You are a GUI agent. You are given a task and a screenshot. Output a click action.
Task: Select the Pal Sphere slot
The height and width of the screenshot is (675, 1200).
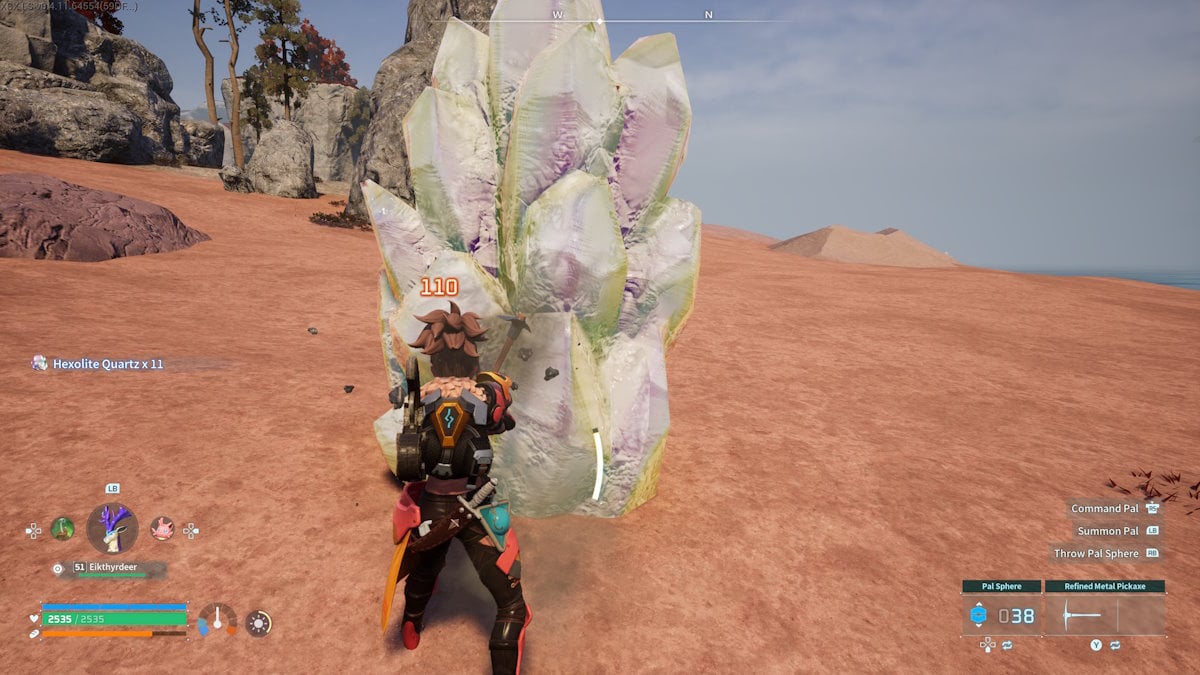[1002, 614]
